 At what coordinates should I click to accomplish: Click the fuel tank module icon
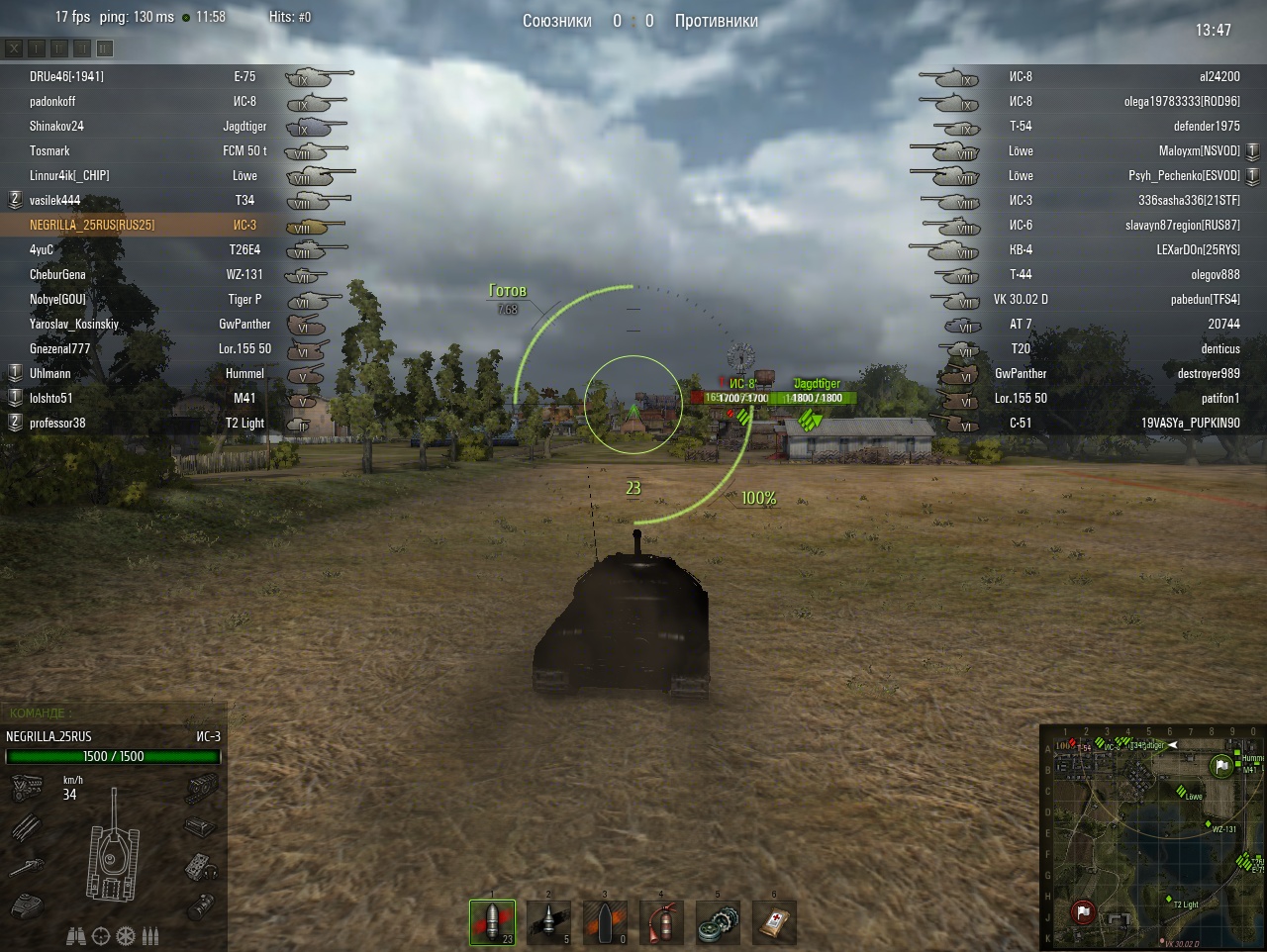[201, 904]
